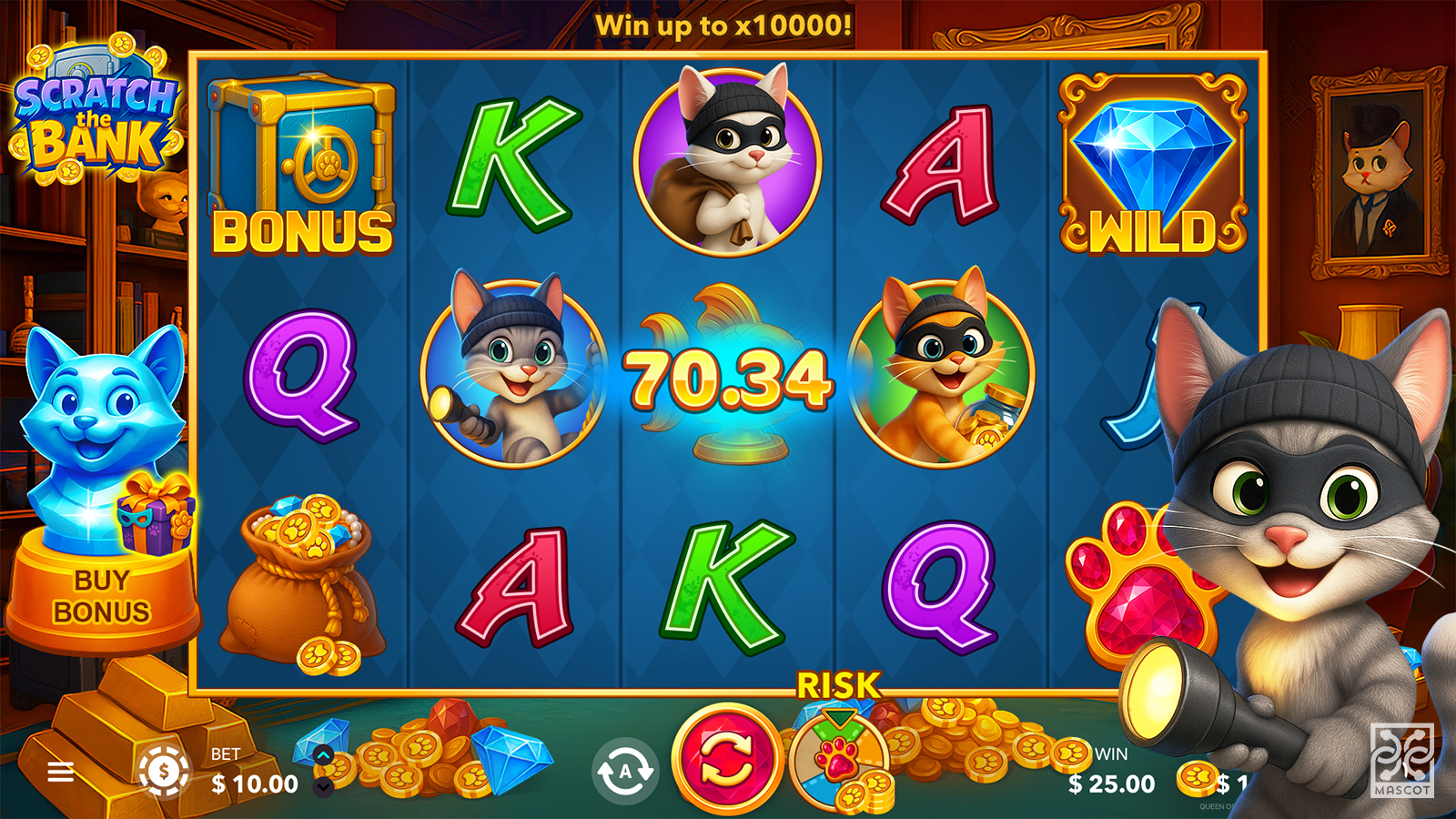Decrease the bet with the down arrow
Viewport: 1456px width, 819px height.
pyautogui.click(x=323, y=786)
